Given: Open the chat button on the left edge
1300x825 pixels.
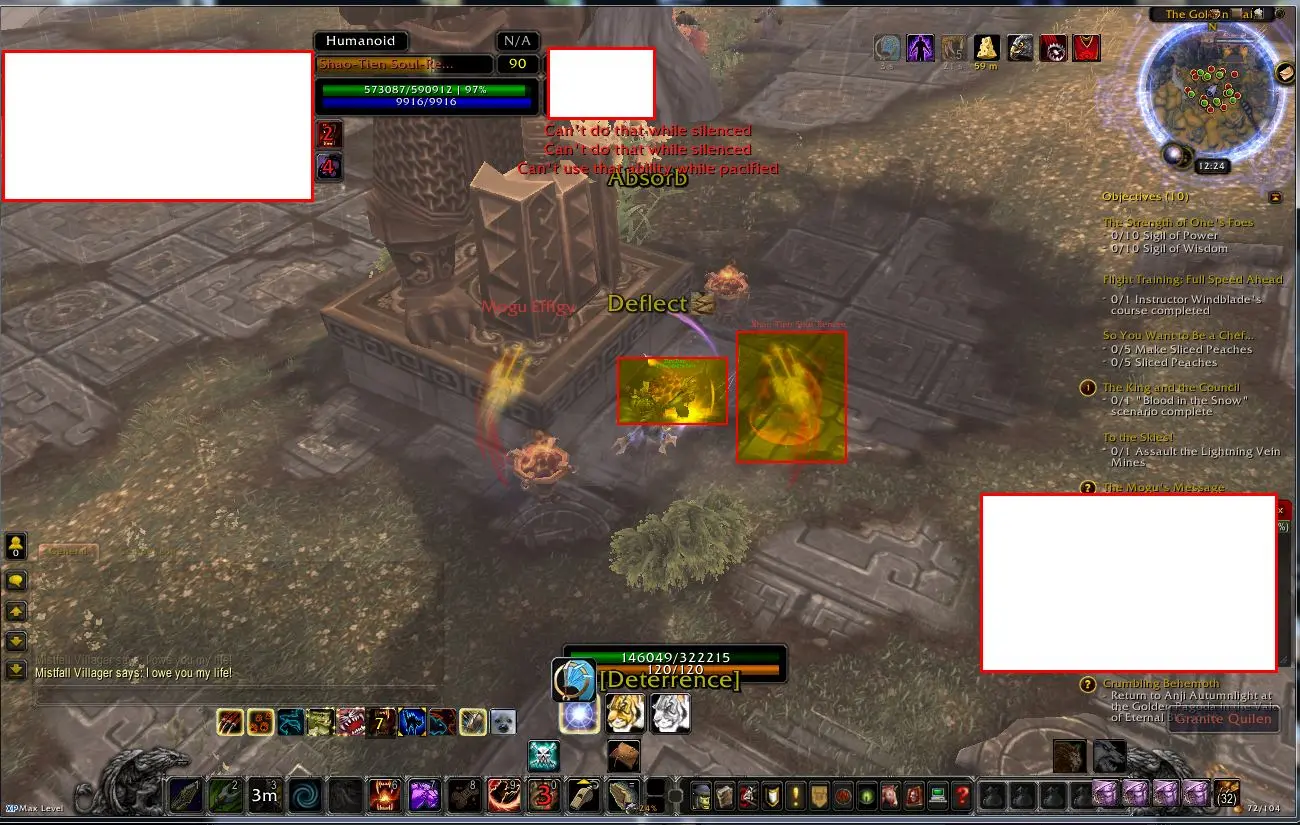Looking at the screenshot, I should [16, 581].
